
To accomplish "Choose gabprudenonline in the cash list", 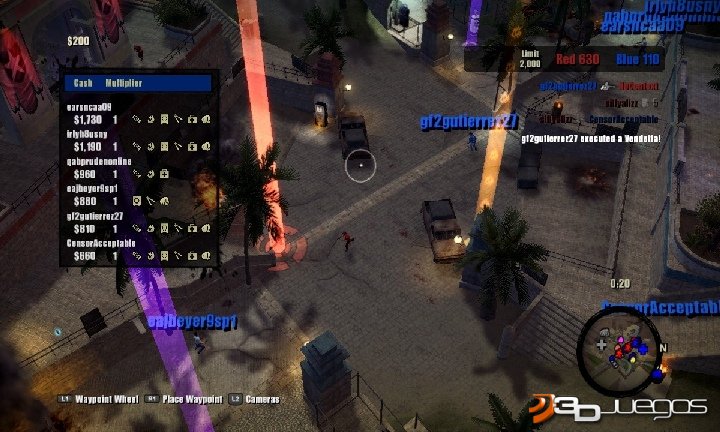I will click(138, 166).
